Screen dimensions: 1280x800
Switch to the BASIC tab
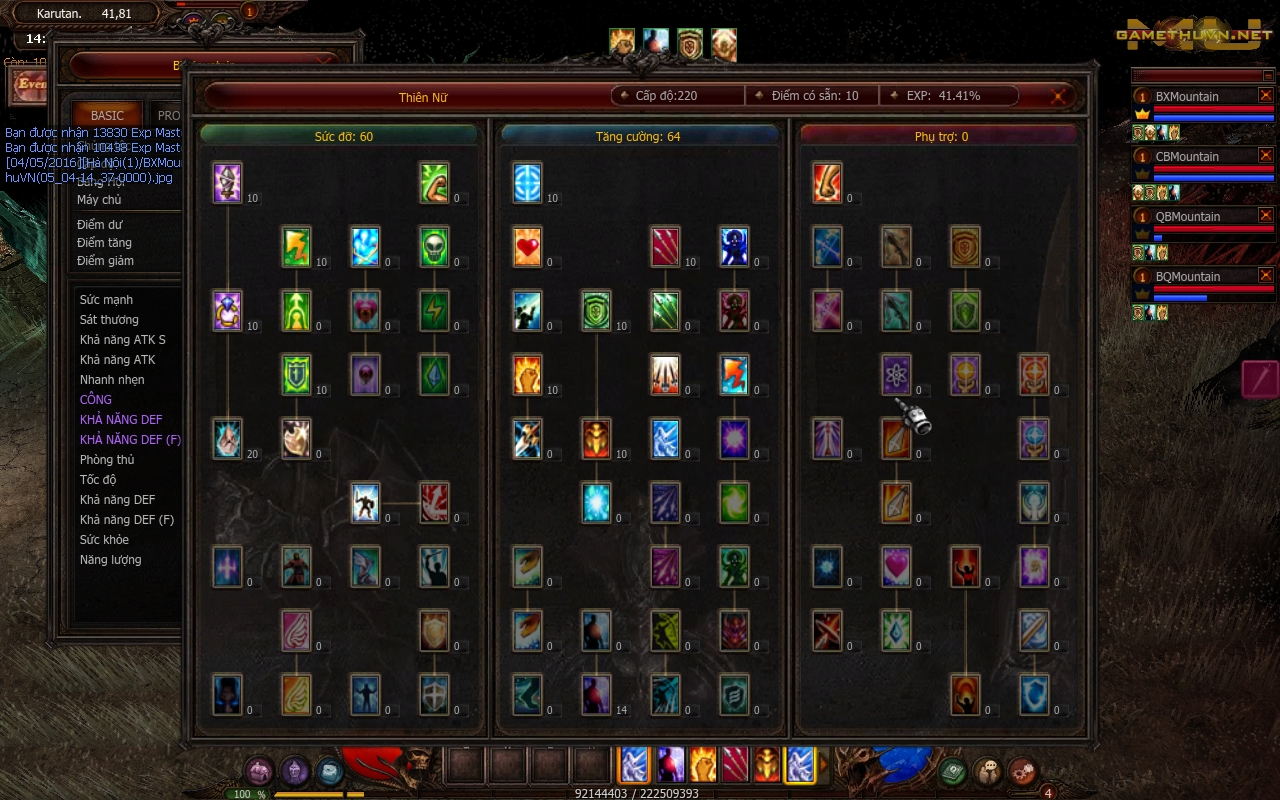pos(106,115)
